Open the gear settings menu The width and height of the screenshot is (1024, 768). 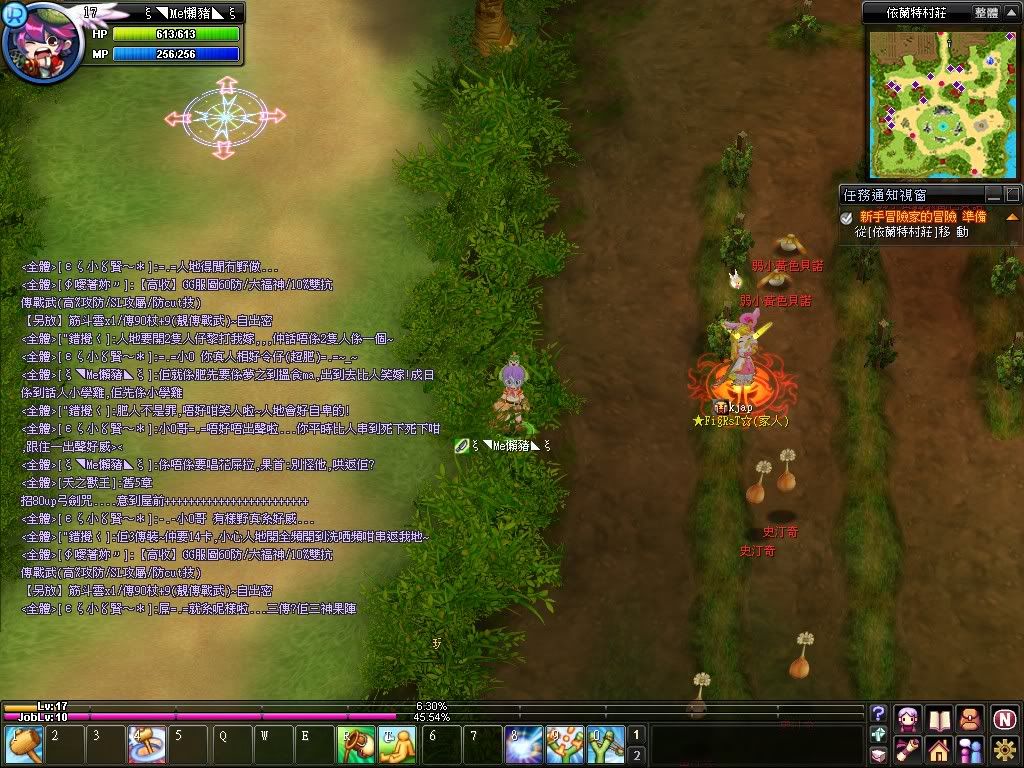click(x=1004, y=750)
